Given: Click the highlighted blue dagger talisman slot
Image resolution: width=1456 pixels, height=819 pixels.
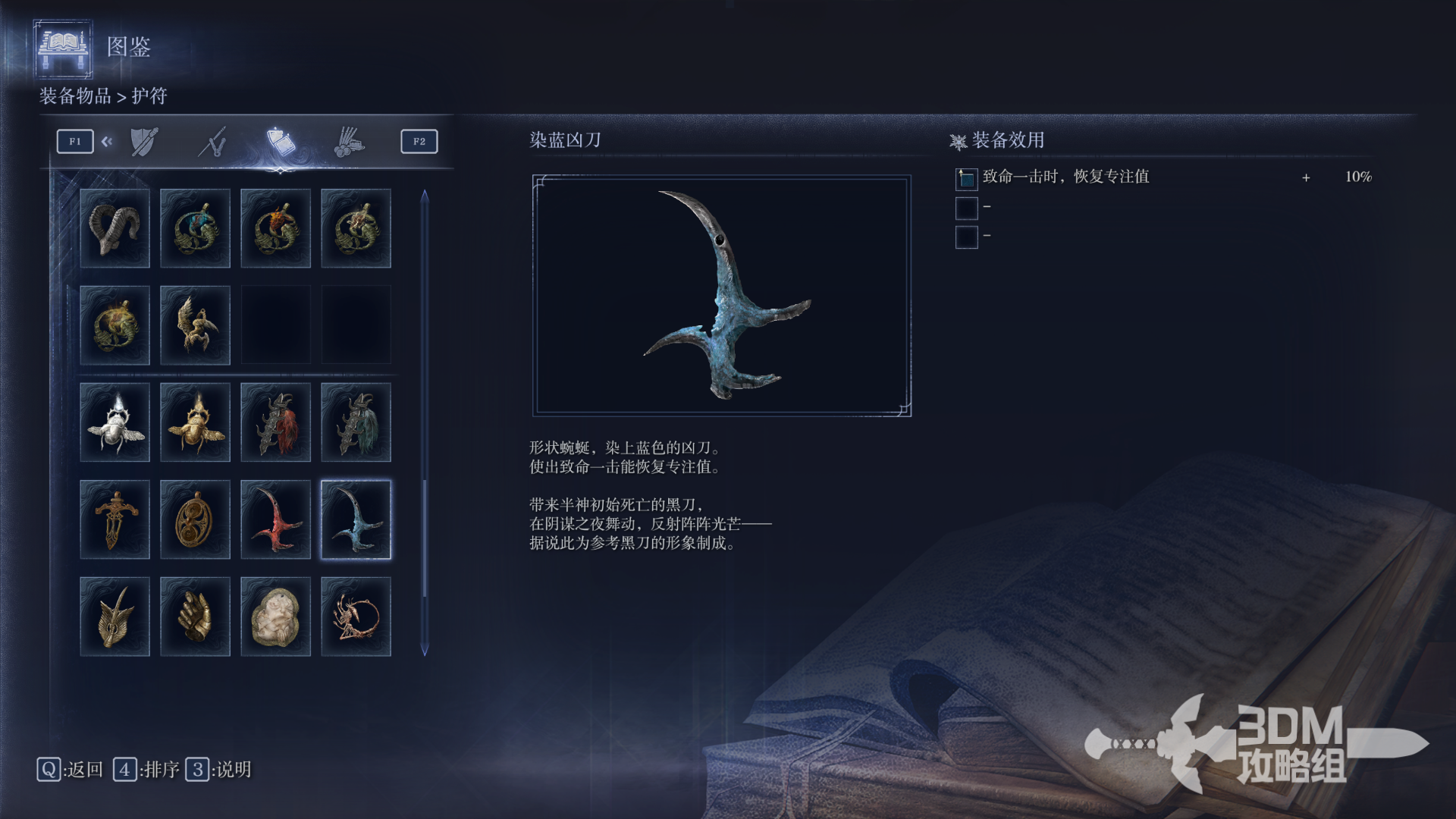Looking at the screenshot, I should [x=356, y=519].
